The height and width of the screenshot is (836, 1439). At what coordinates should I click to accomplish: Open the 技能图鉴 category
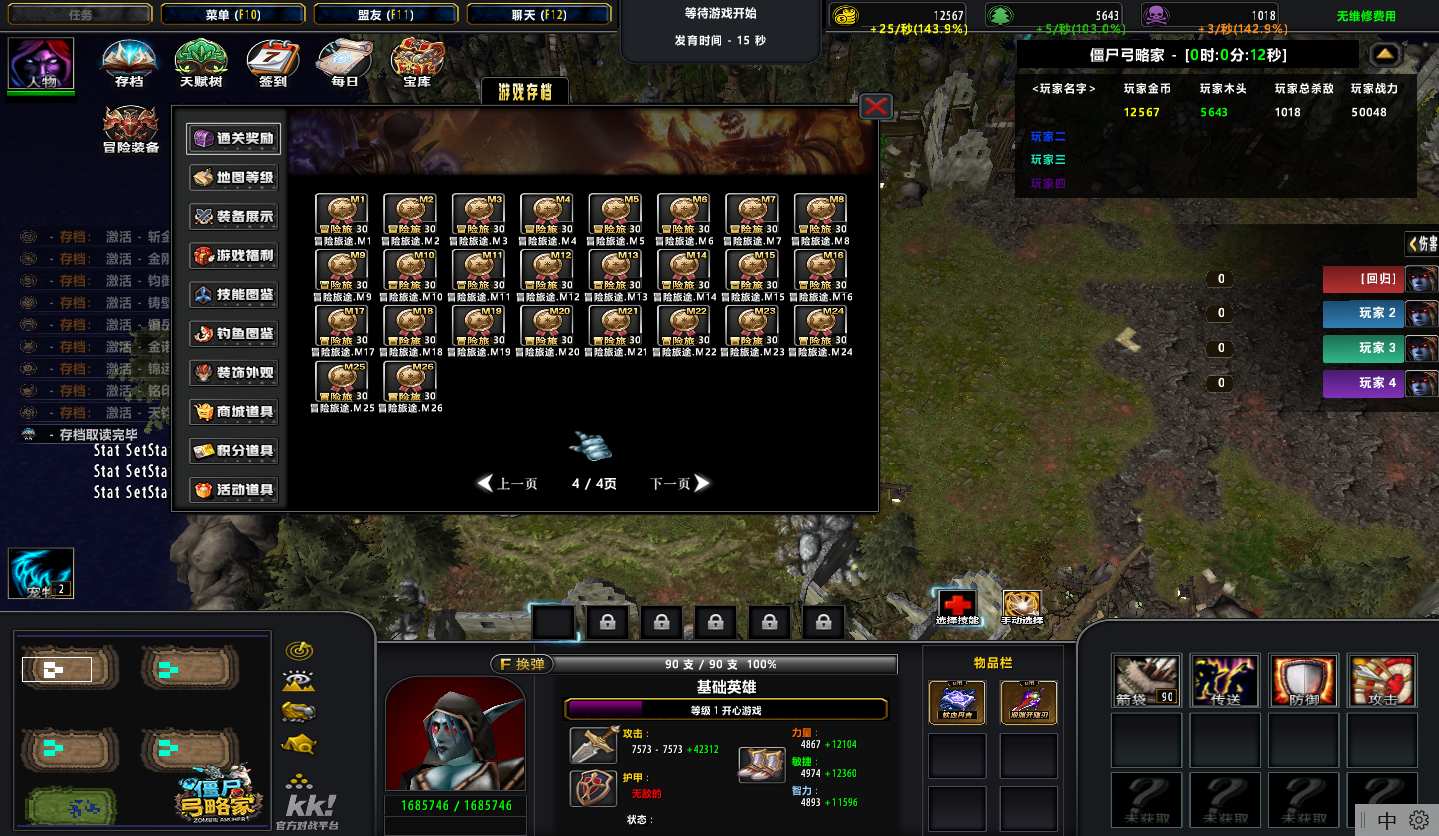(233, 295)
